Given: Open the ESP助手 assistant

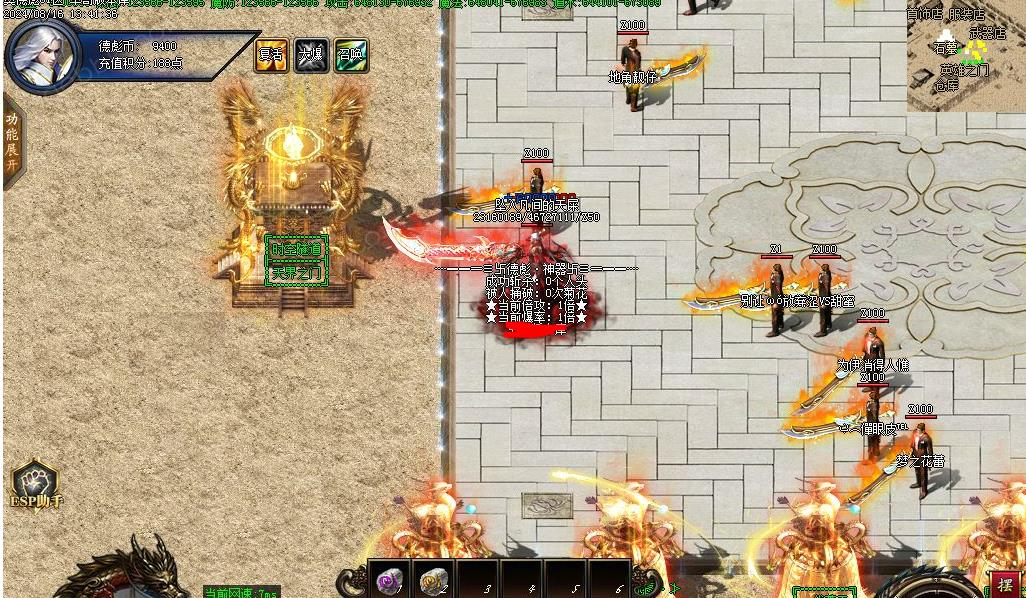Looking at the screenshot, I should tap(35, 485).
